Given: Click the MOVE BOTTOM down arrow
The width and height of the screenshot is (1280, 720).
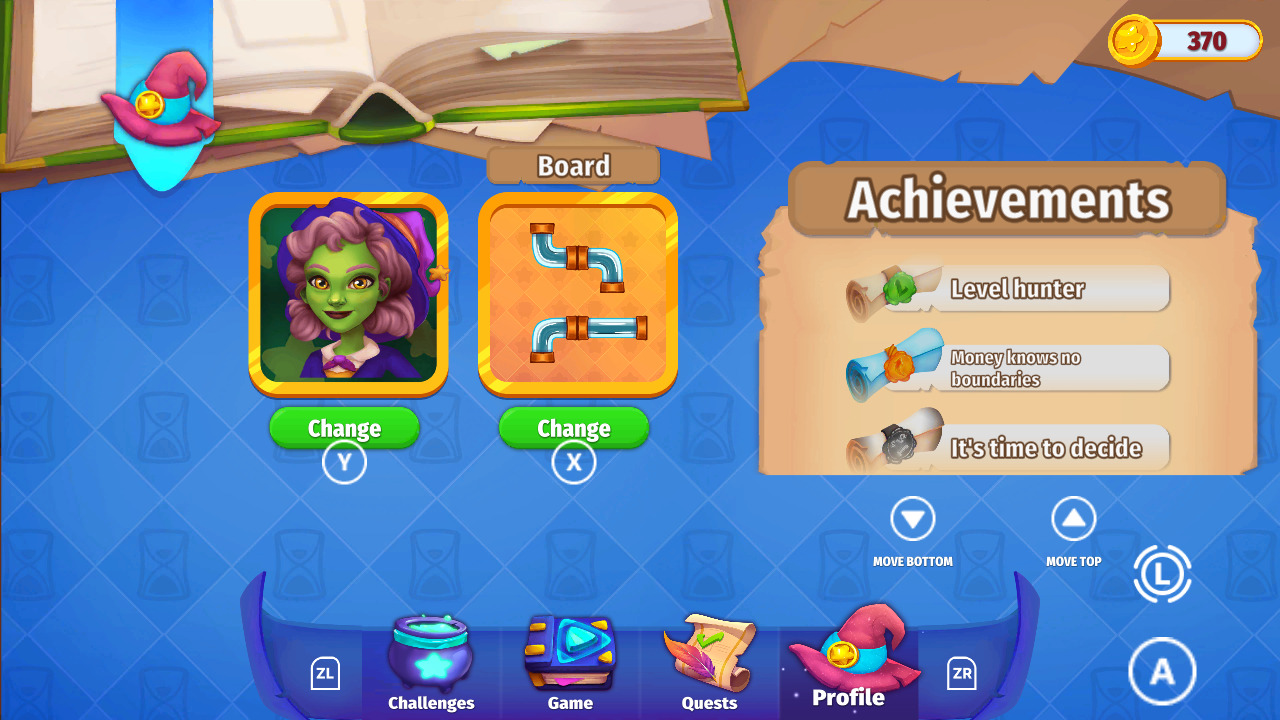Looking at the screenshot, I should pos(912,518).
